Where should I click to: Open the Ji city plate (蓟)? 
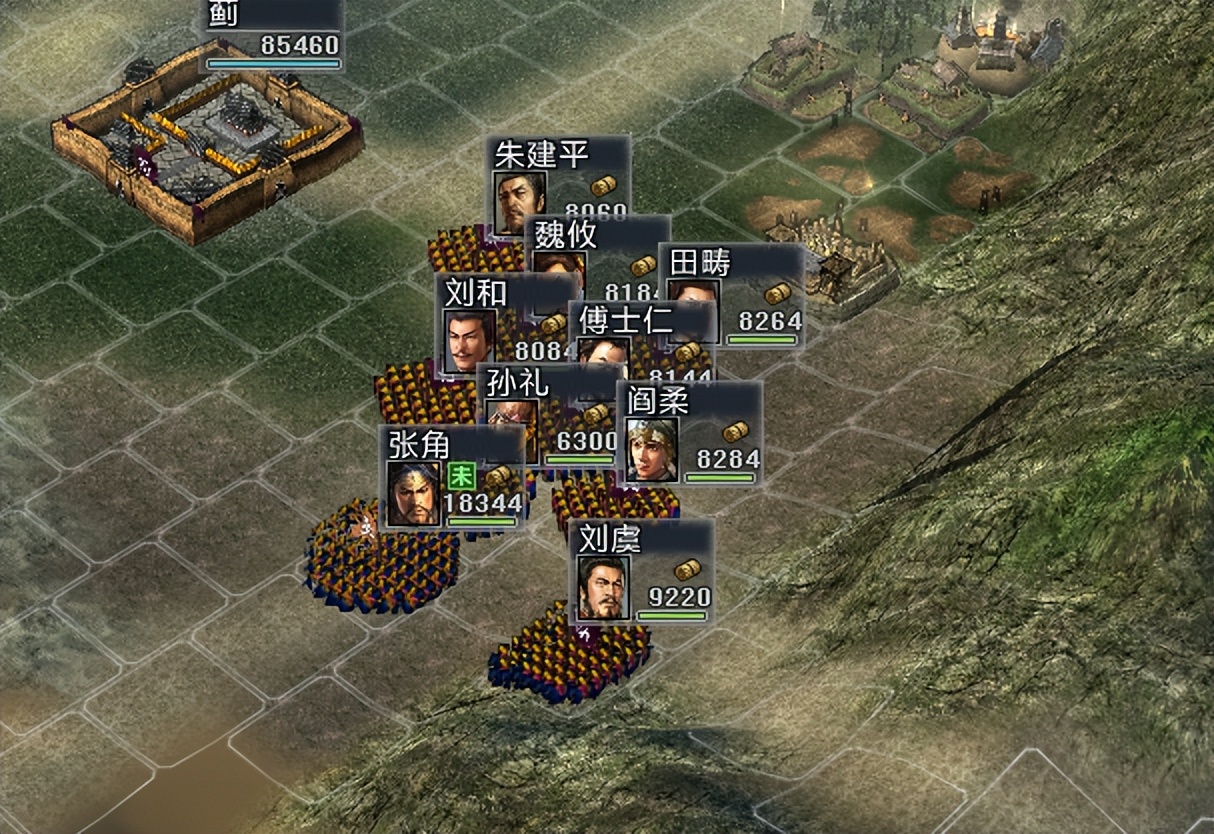point(272,34)
